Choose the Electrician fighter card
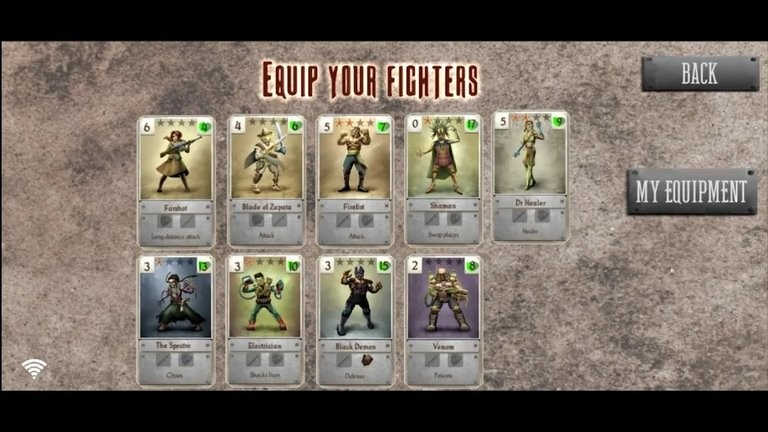 [265, 320]
